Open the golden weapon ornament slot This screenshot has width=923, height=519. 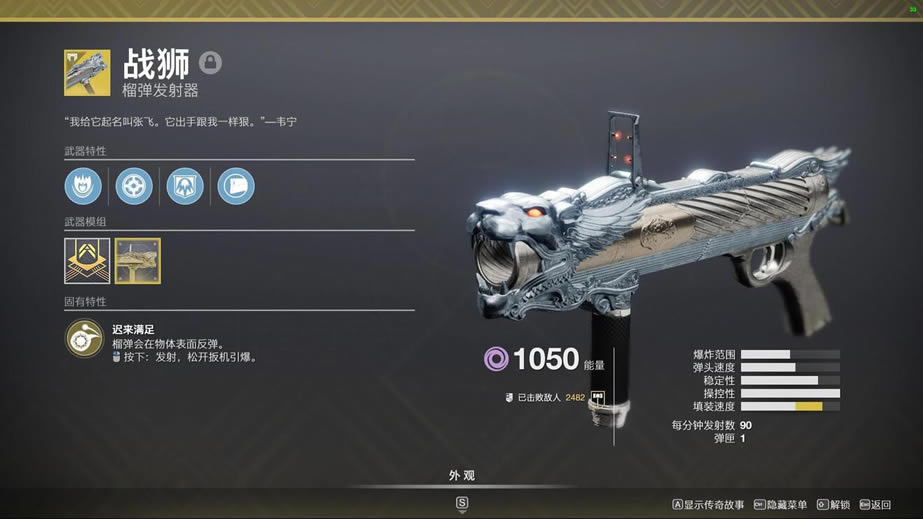click(x=137, y=260)
